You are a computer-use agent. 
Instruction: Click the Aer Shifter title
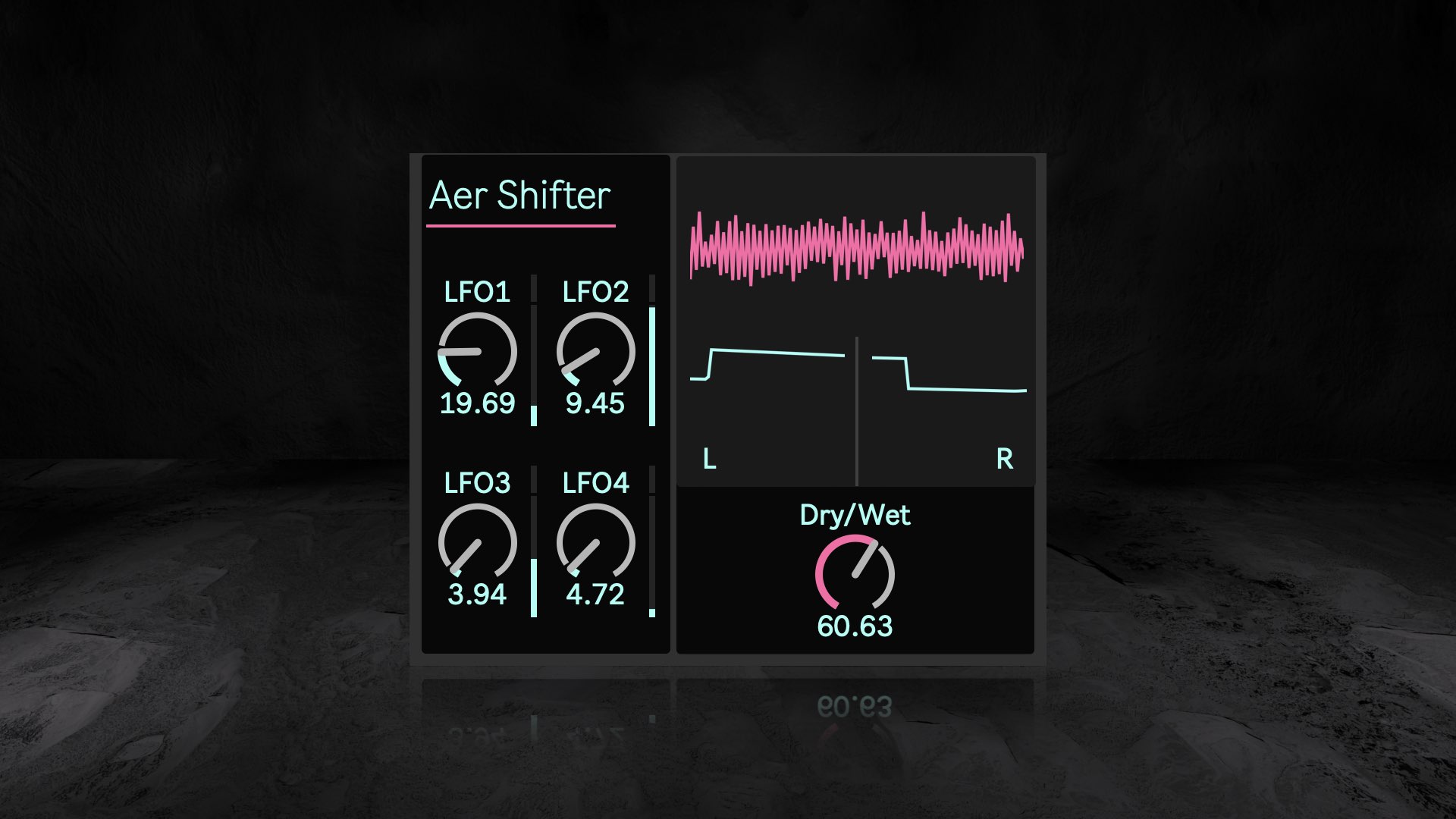click(x=519, y=196)
